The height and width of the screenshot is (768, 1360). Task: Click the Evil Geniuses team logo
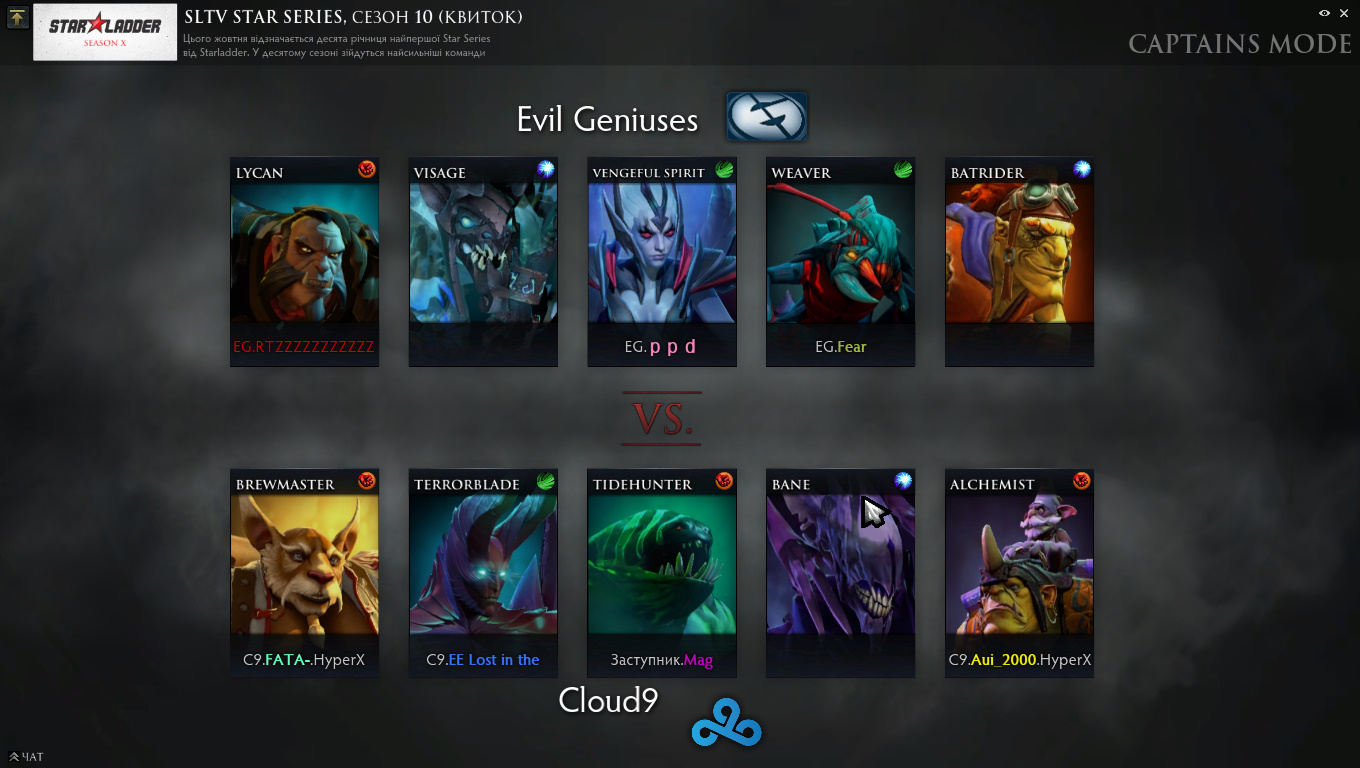[x=766, y=117]
